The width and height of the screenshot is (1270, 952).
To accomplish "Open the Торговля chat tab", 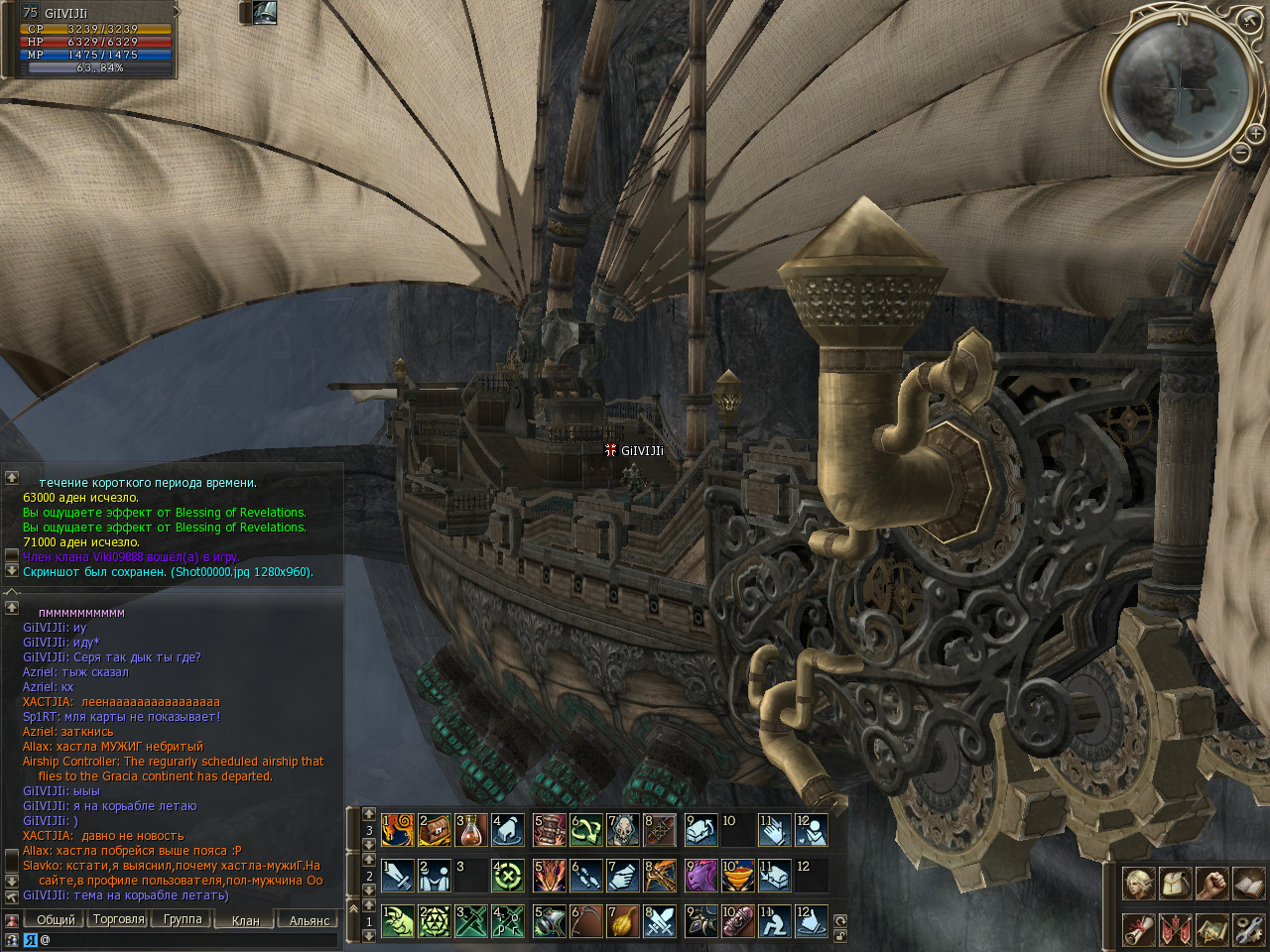I will pyautogui.click(x=118, y=919).
